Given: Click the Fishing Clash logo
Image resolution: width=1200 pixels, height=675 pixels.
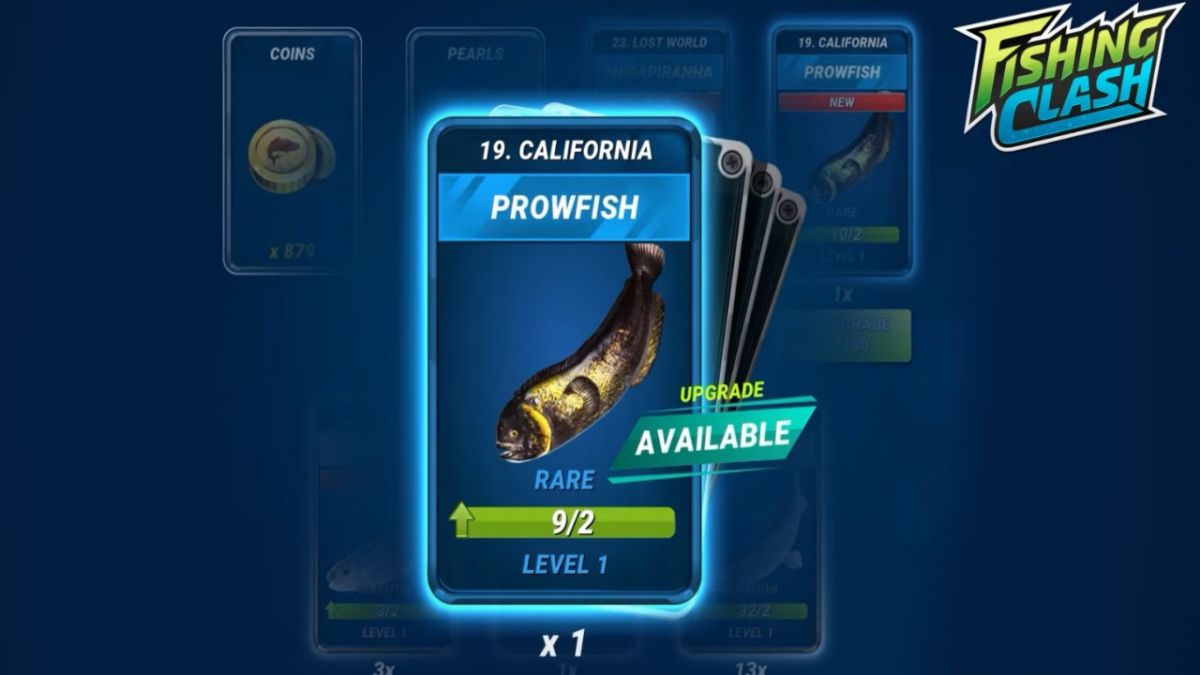Looking at the screenshot, I should tap(1069, 75).
